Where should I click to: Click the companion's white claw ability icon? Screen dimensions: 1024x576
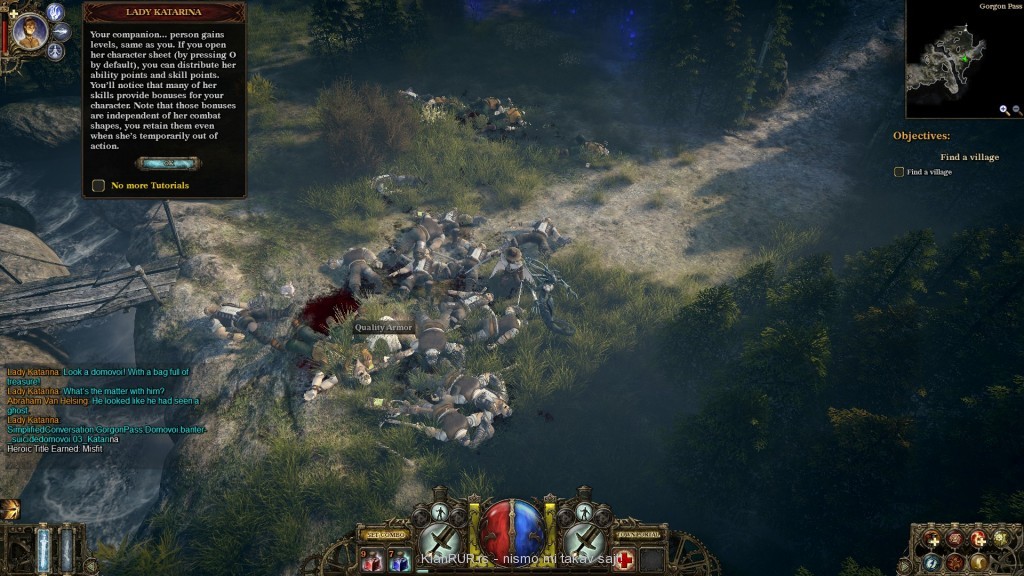tap(56, 12)
